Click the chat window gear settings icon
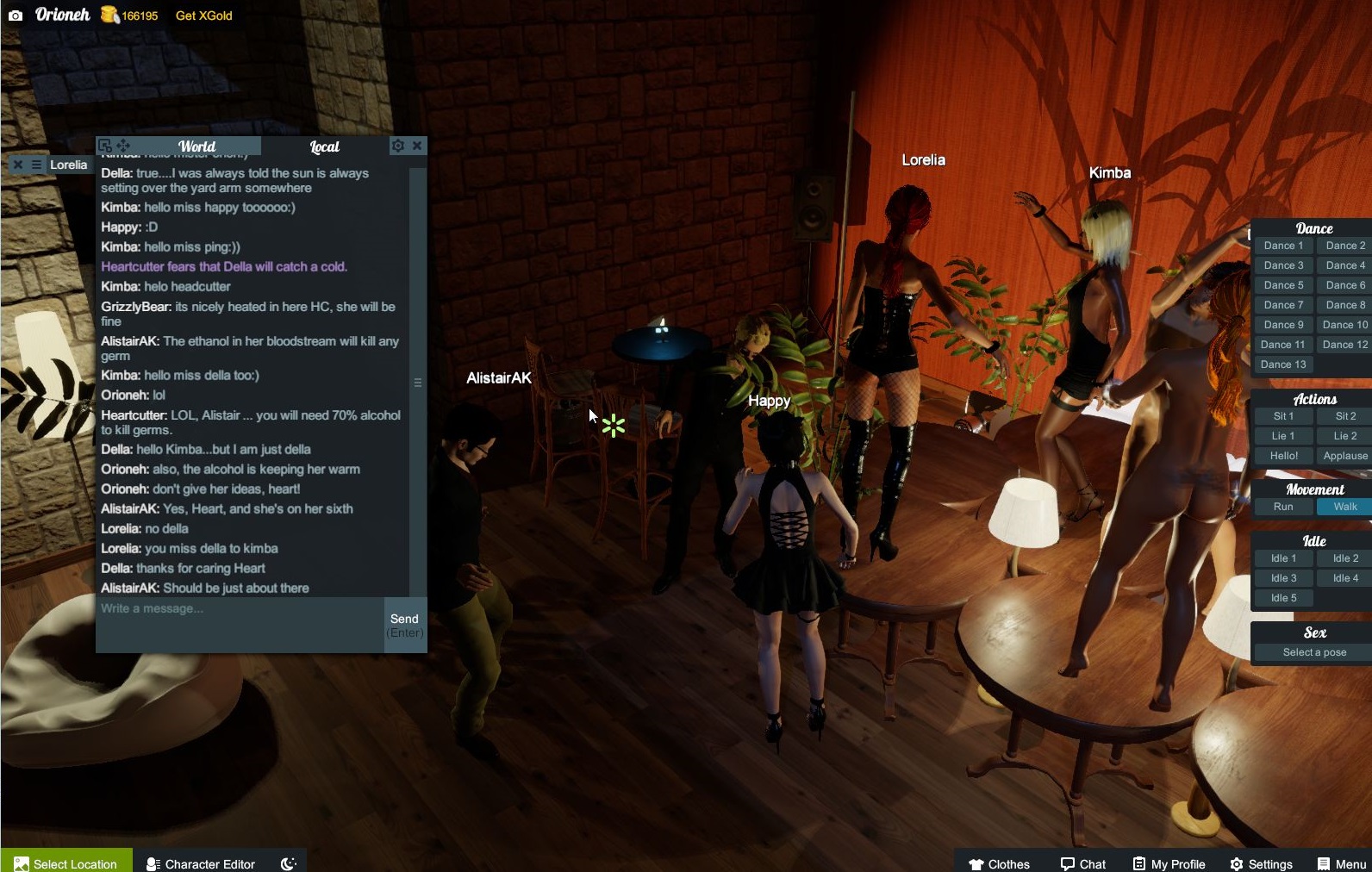Image resolution: width=1372 pixels, height=872 pixels. [x=397, y=146]
